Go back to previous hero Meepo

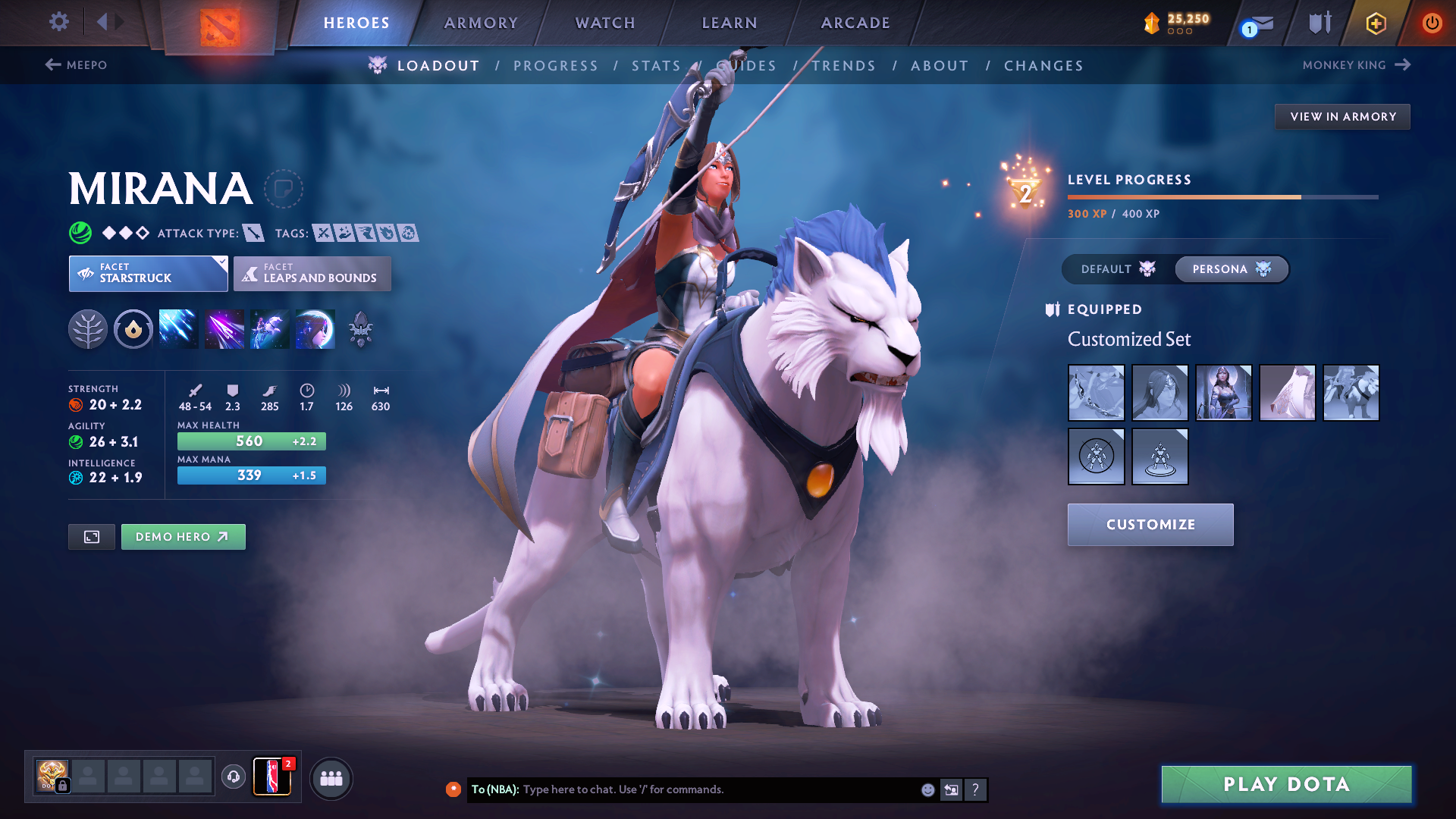pos(76,65)
